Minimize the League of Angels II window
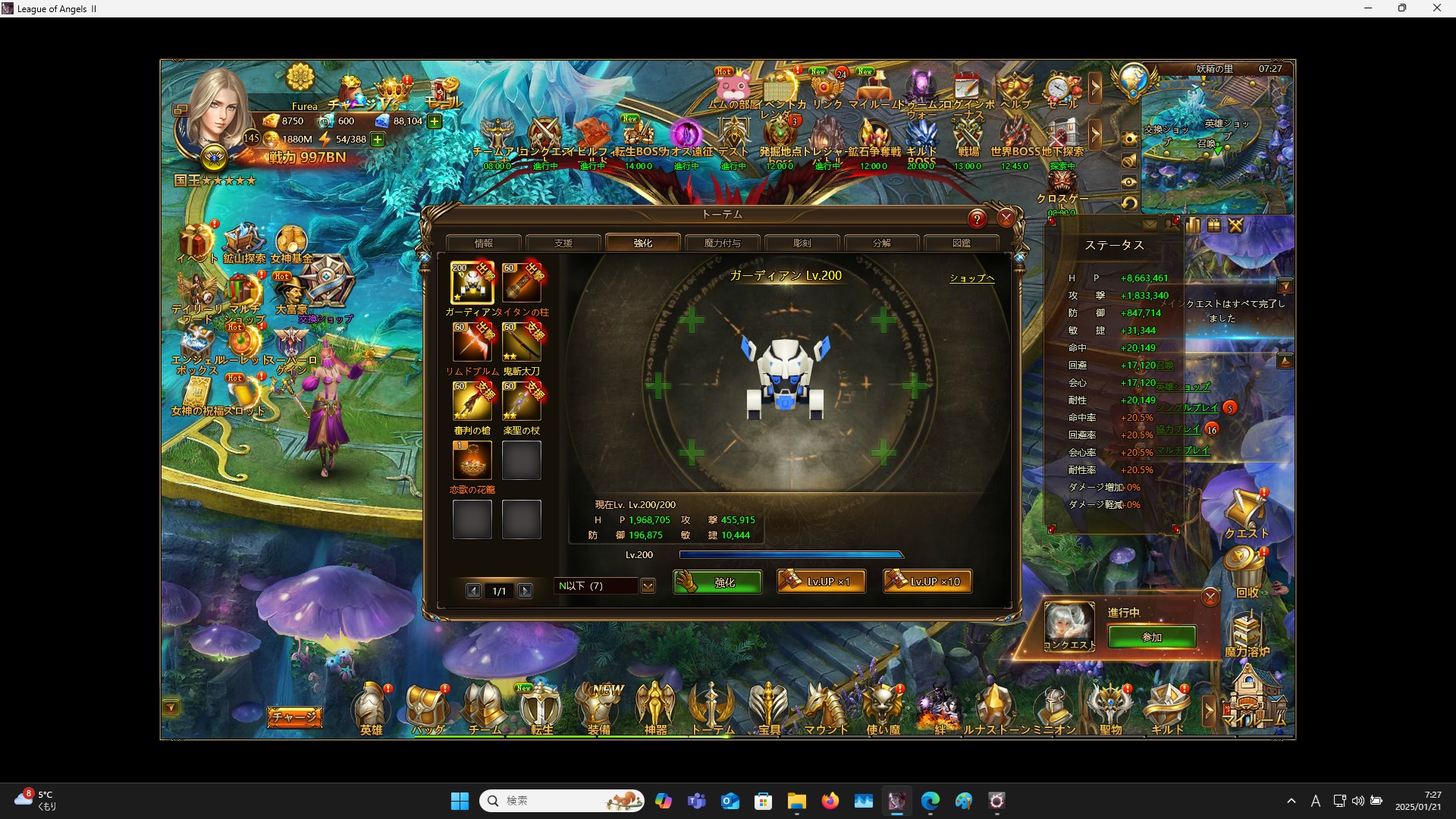Screen dimensions: 1456x819 coord(1368,8)
